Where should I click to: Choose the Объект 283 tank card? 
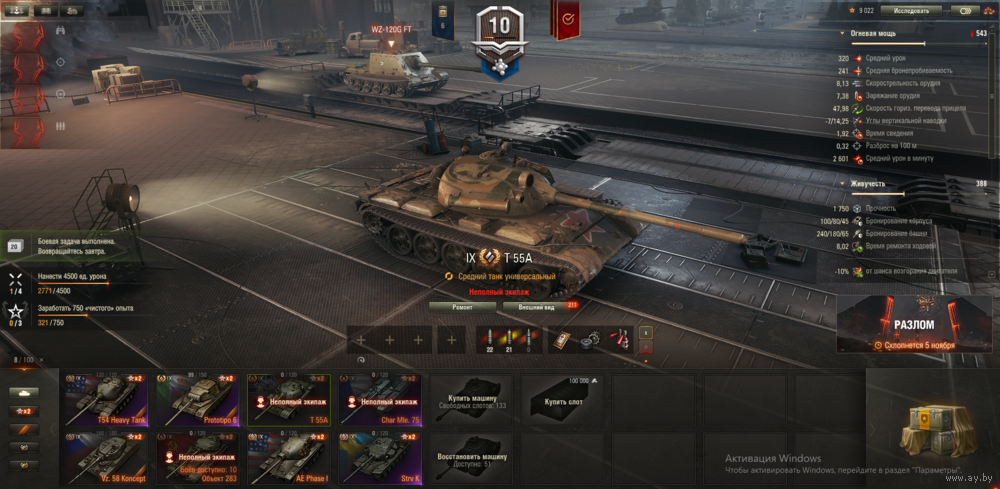(196, 458)
